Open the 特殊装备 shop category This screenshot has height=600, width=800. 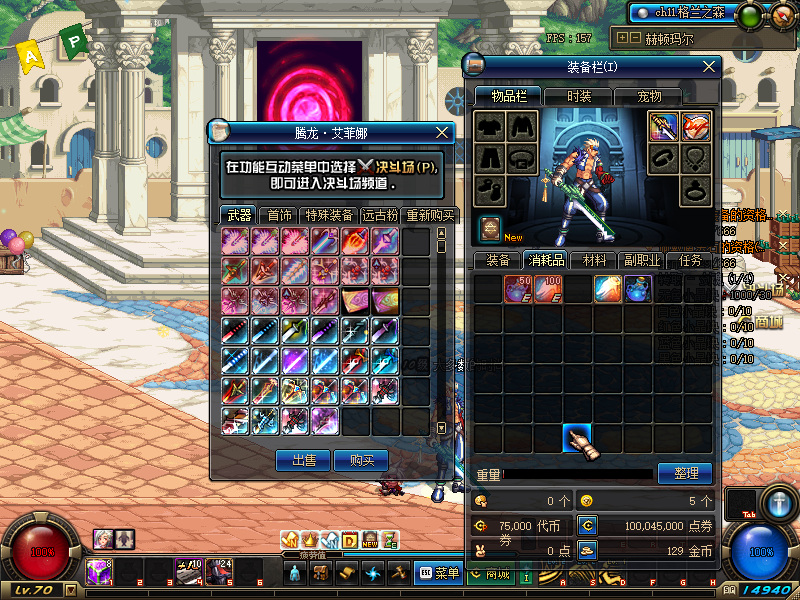click(329, 215)
